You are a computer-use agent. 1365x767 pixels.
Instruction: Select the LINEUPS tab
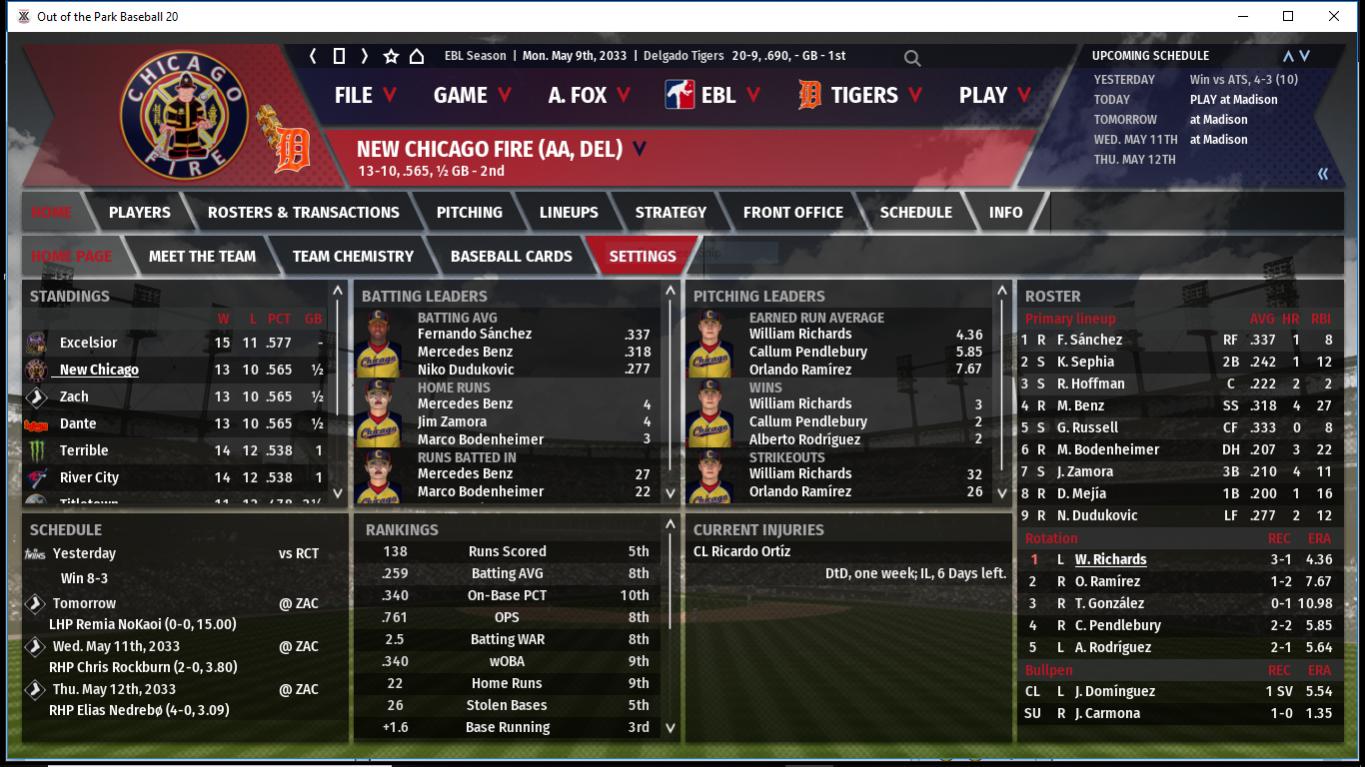(568, 212)
